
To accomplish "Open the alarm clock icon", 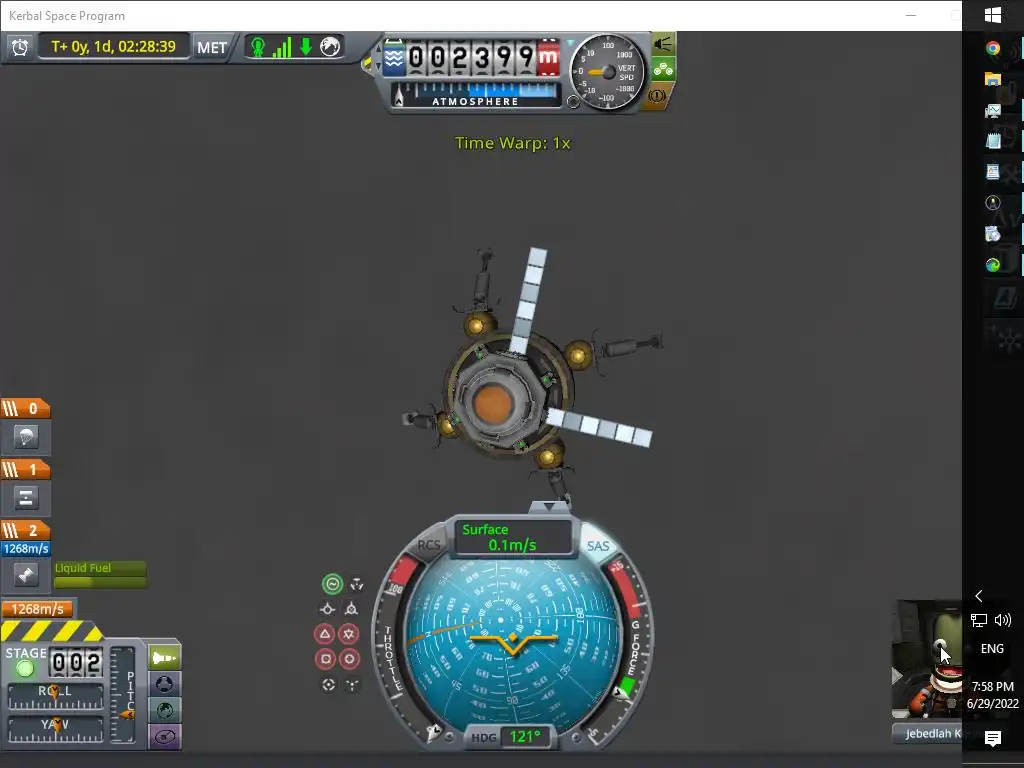I will click(20, 47).
